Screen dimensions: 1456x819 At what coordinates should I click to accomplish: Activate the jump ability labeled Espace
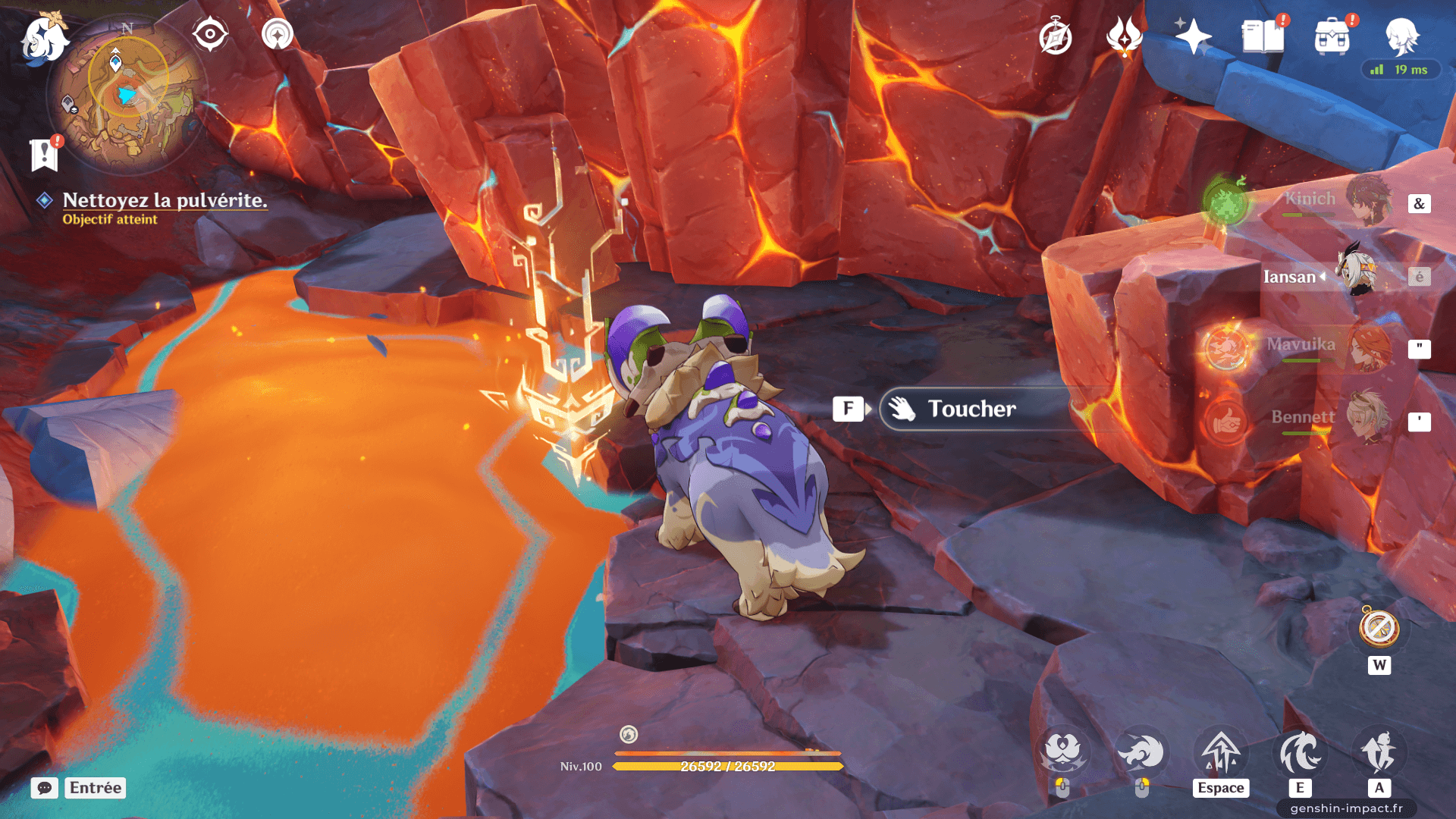(1220, 754)
